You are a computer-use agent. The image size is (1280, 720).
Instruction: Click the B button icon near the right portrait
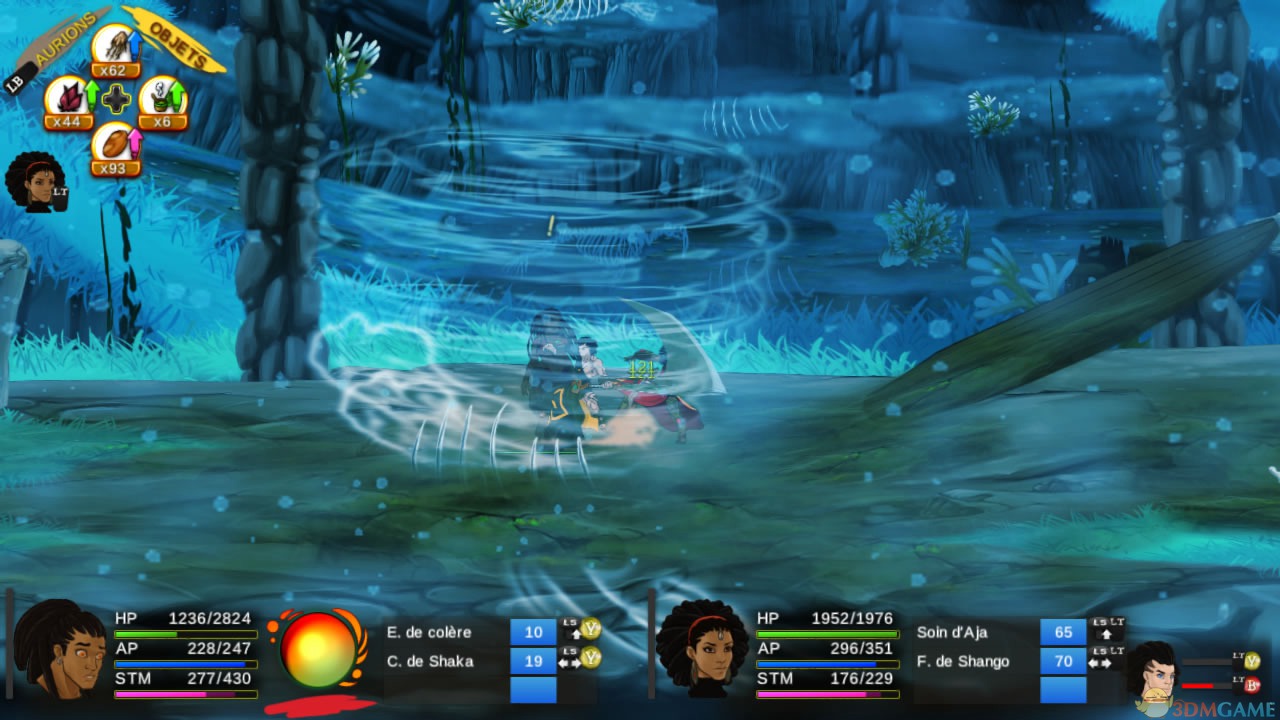click(1252, 685)
